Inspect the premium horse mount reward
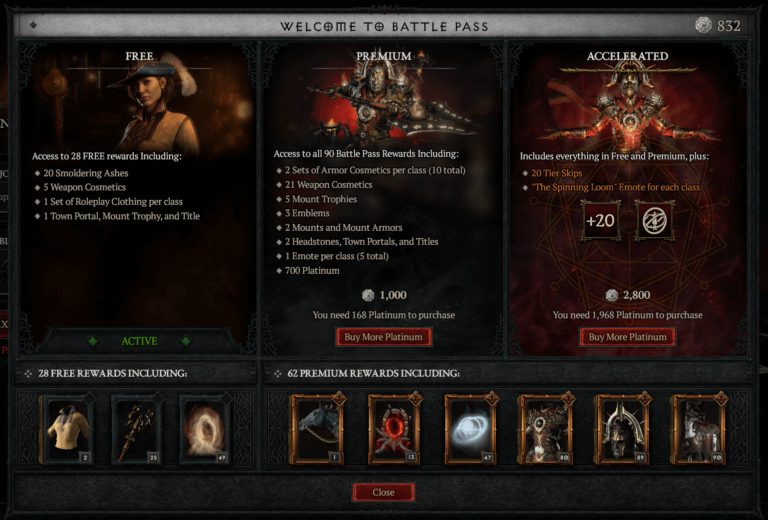Viewport: 768px width, 520px height. [316, 429]
